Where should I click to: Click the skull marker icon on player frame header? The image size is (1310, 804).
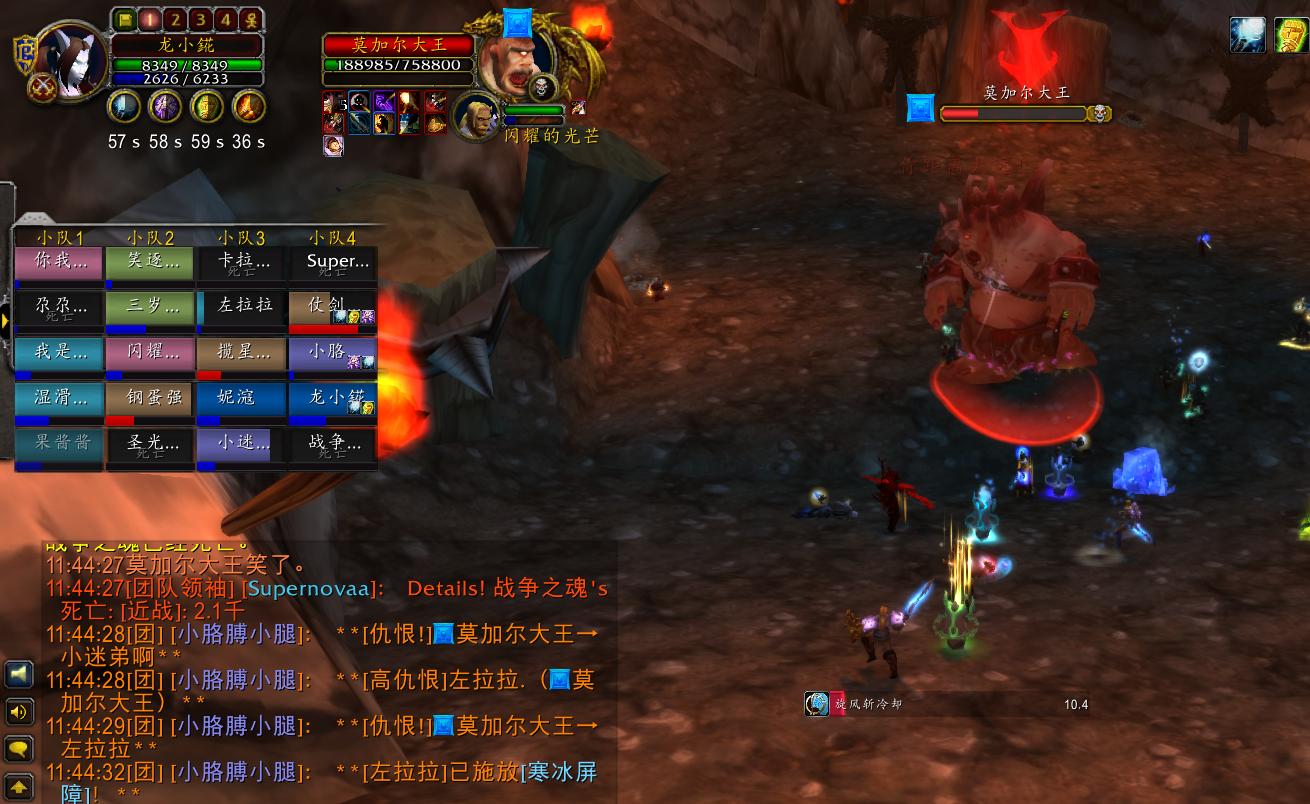coord(252,18)
